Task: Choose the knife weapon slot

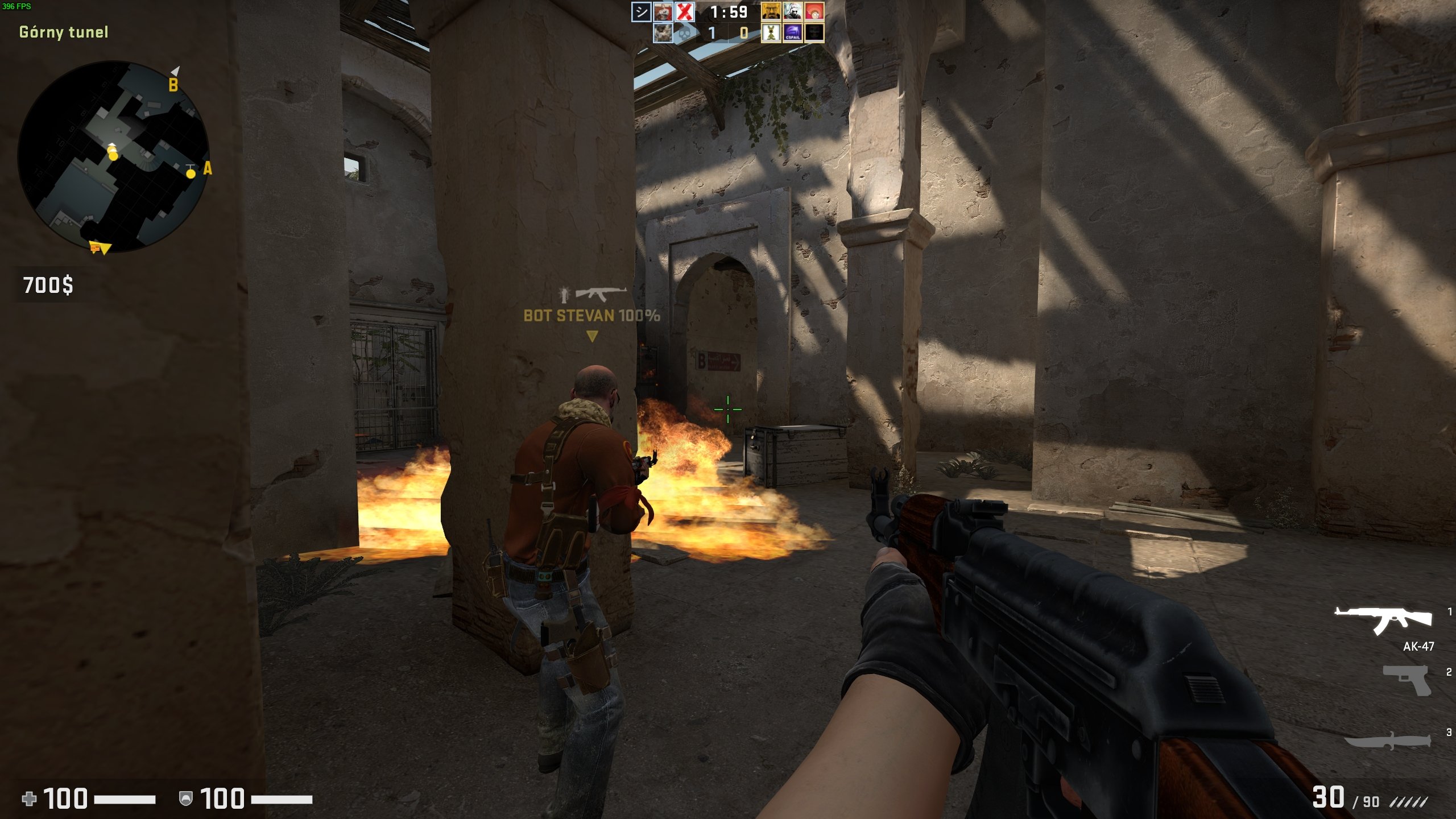Action: pyautogui.click(x=1388, y=740)
